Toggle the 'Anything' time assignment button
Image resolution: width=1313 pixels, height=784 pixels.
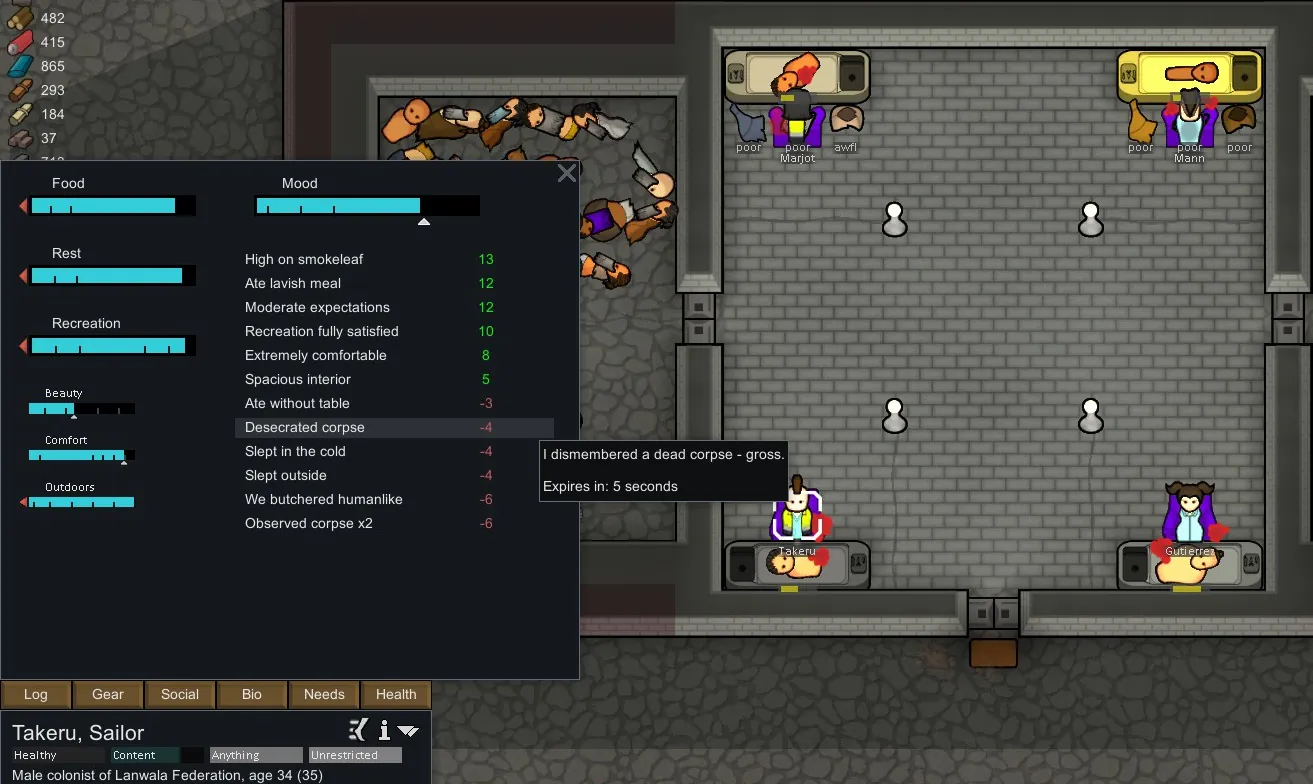click(x=256, y=755)
